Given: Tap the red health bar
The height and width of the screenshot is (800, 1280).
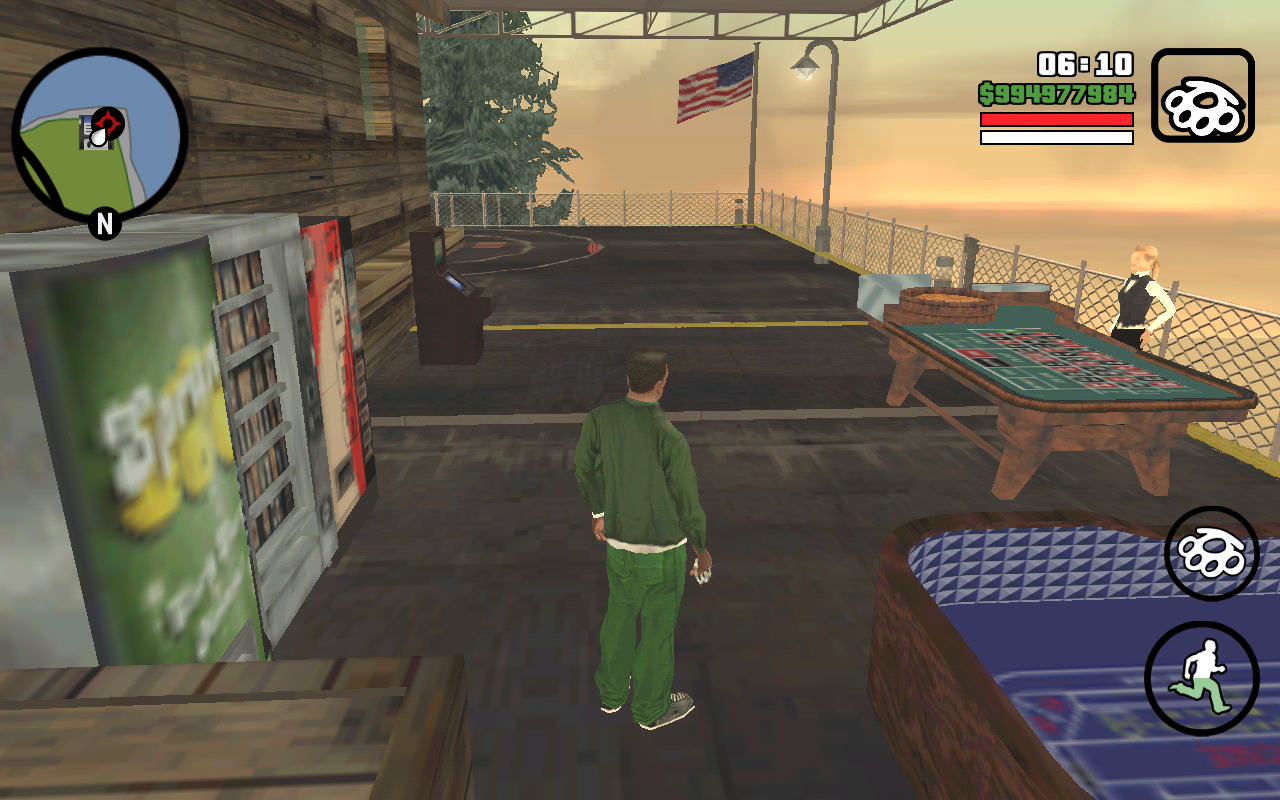Looking at the screenshot, I should coord(1055,118).
